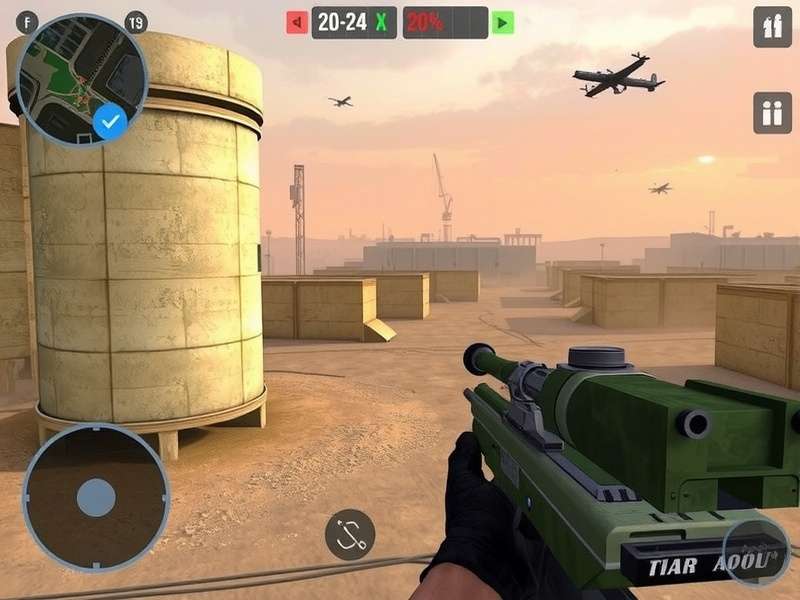This screenshot has width=800, height=600.
Task: Tap the round swap weapon button
Action: pyautogui.click(x=350, y=534)
